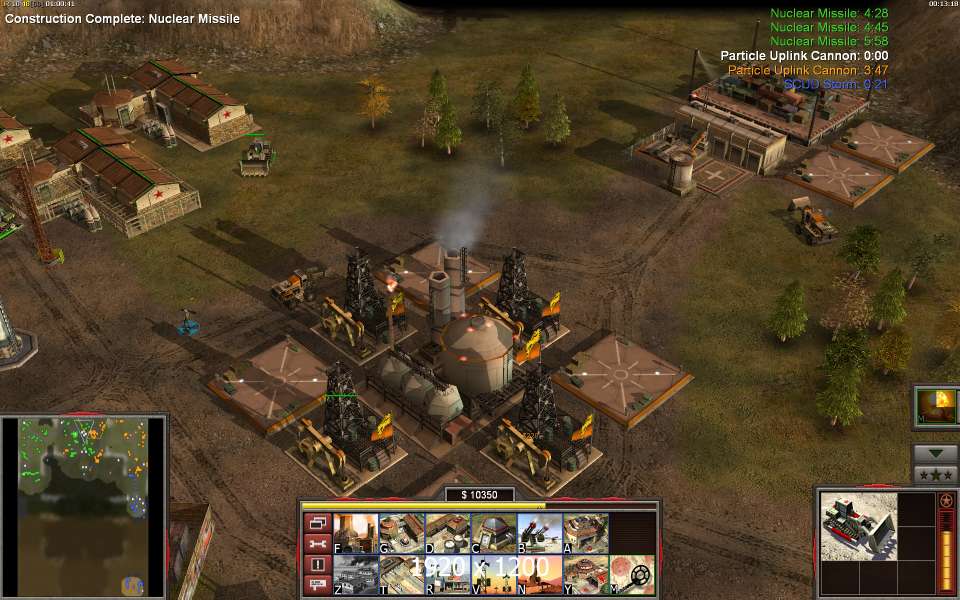Screen dimensions: 960x600
Task: Click the exclamation mark button
Action: (317, 565)
